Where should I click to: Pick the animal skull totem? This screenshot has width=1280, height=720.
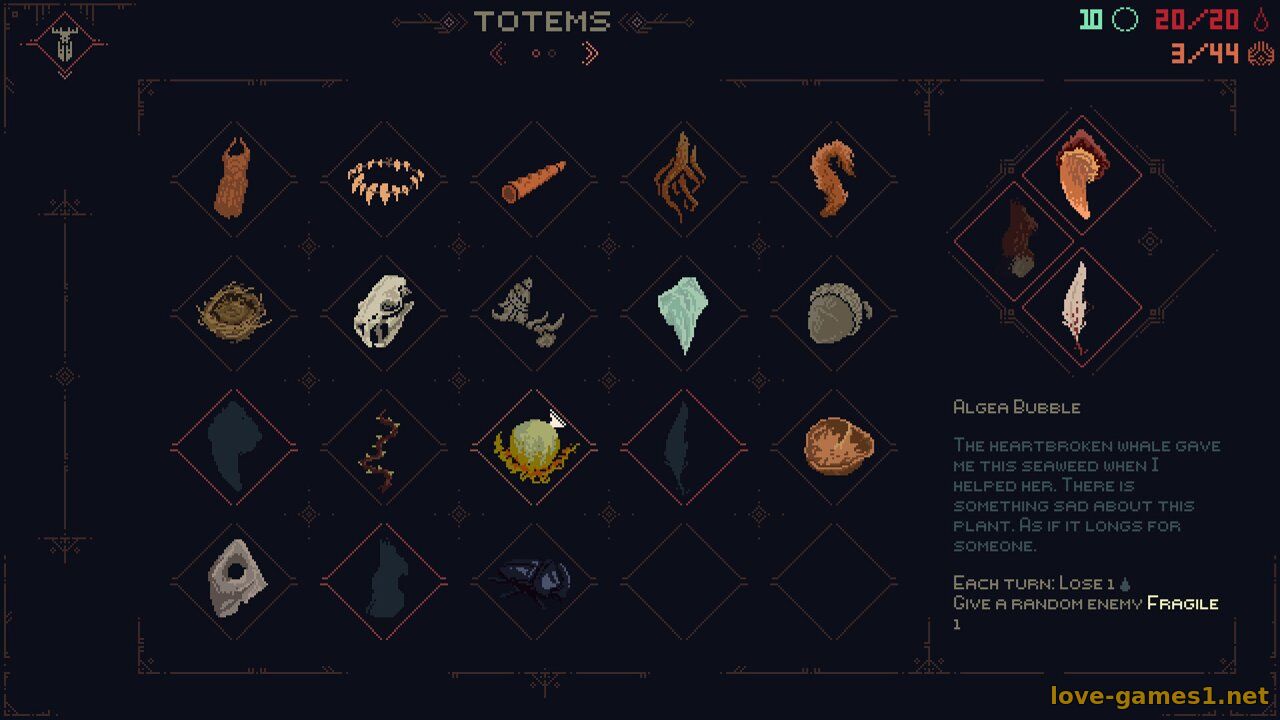pos(384,313)
